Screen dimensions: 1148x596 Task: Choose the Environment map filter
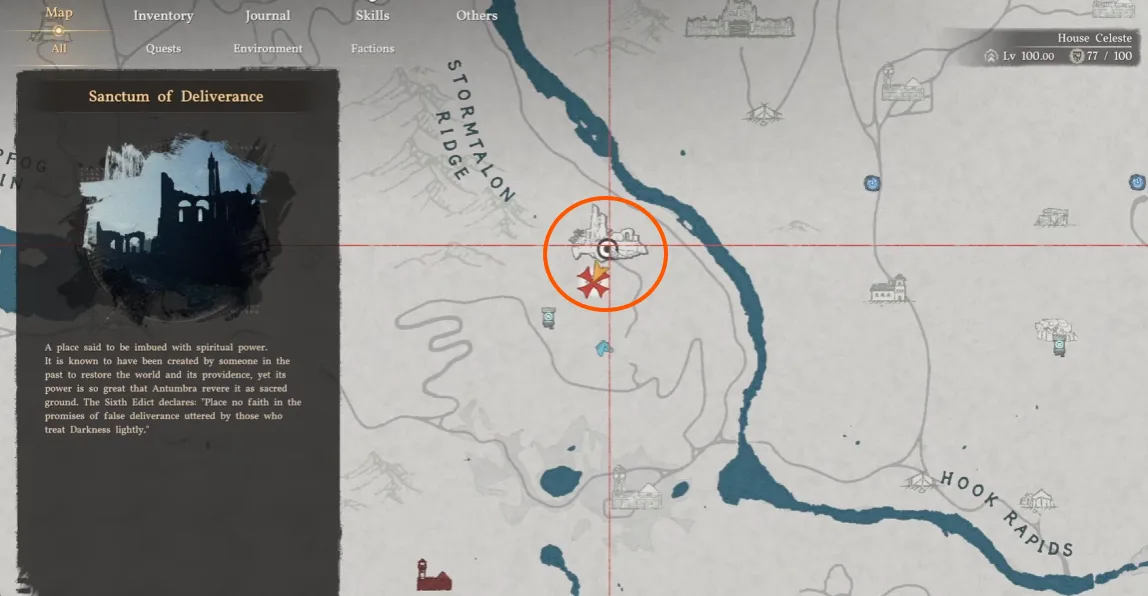click(267, 49)
